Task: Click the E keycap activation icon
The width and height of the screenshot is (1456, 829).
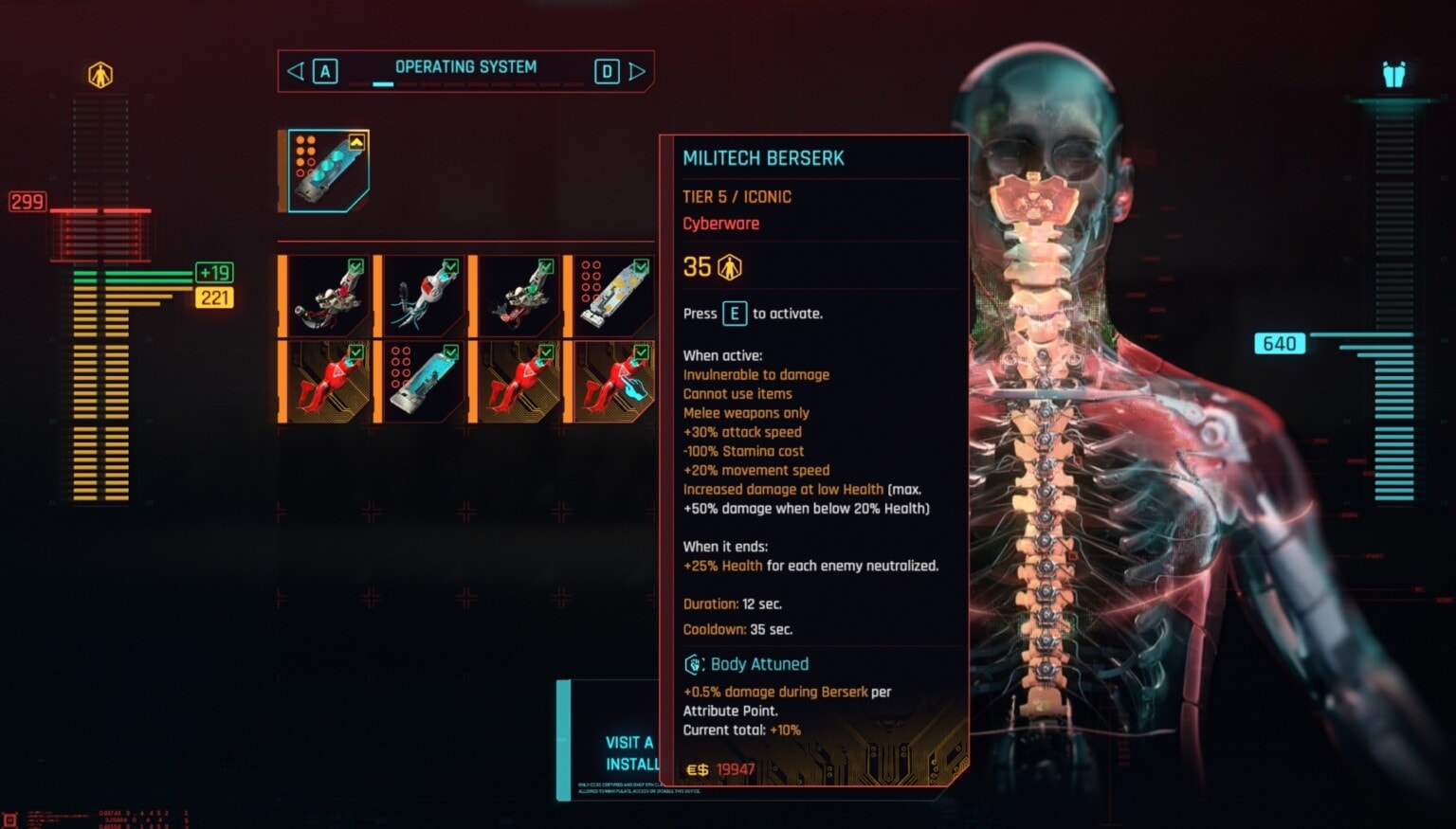Action: [x=735, y=313]
